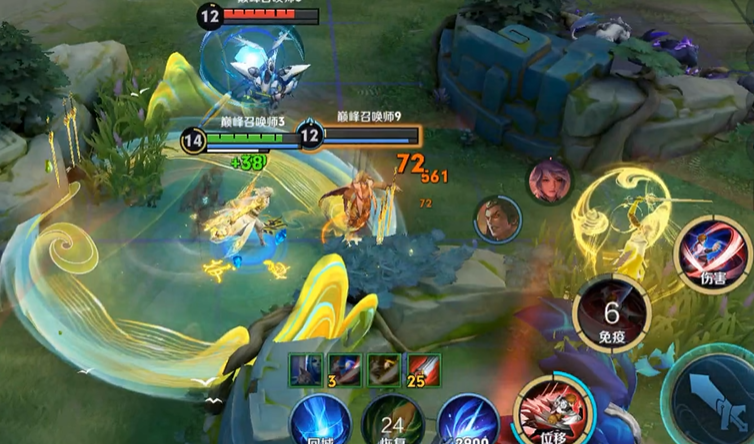The height and width of the screenshot is (444, 754).
Task: Use the red item showing number 25
Action: pyautogui.click(x=422, y=368)
